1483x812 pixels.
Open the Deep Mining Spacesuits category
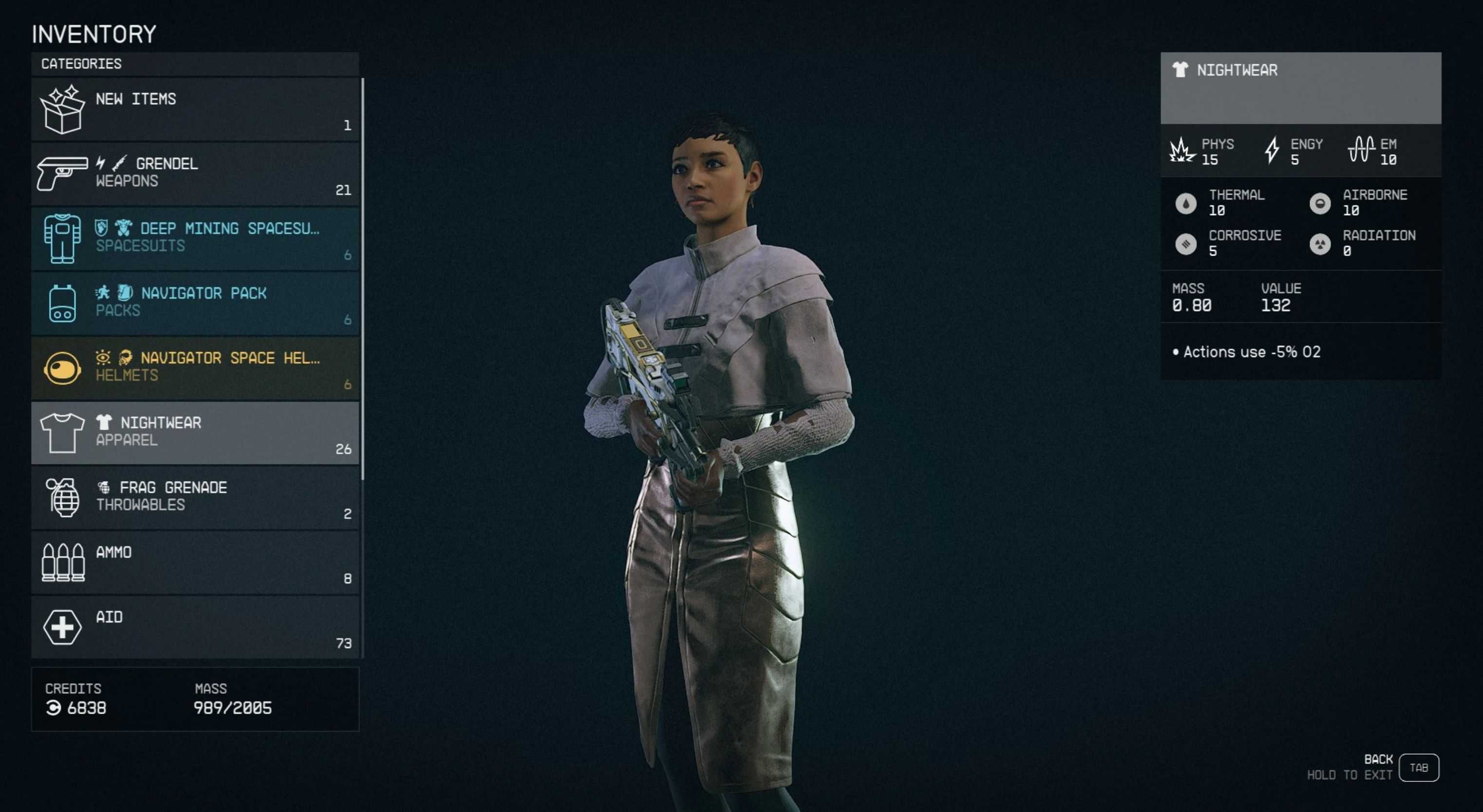coord(195,239)
